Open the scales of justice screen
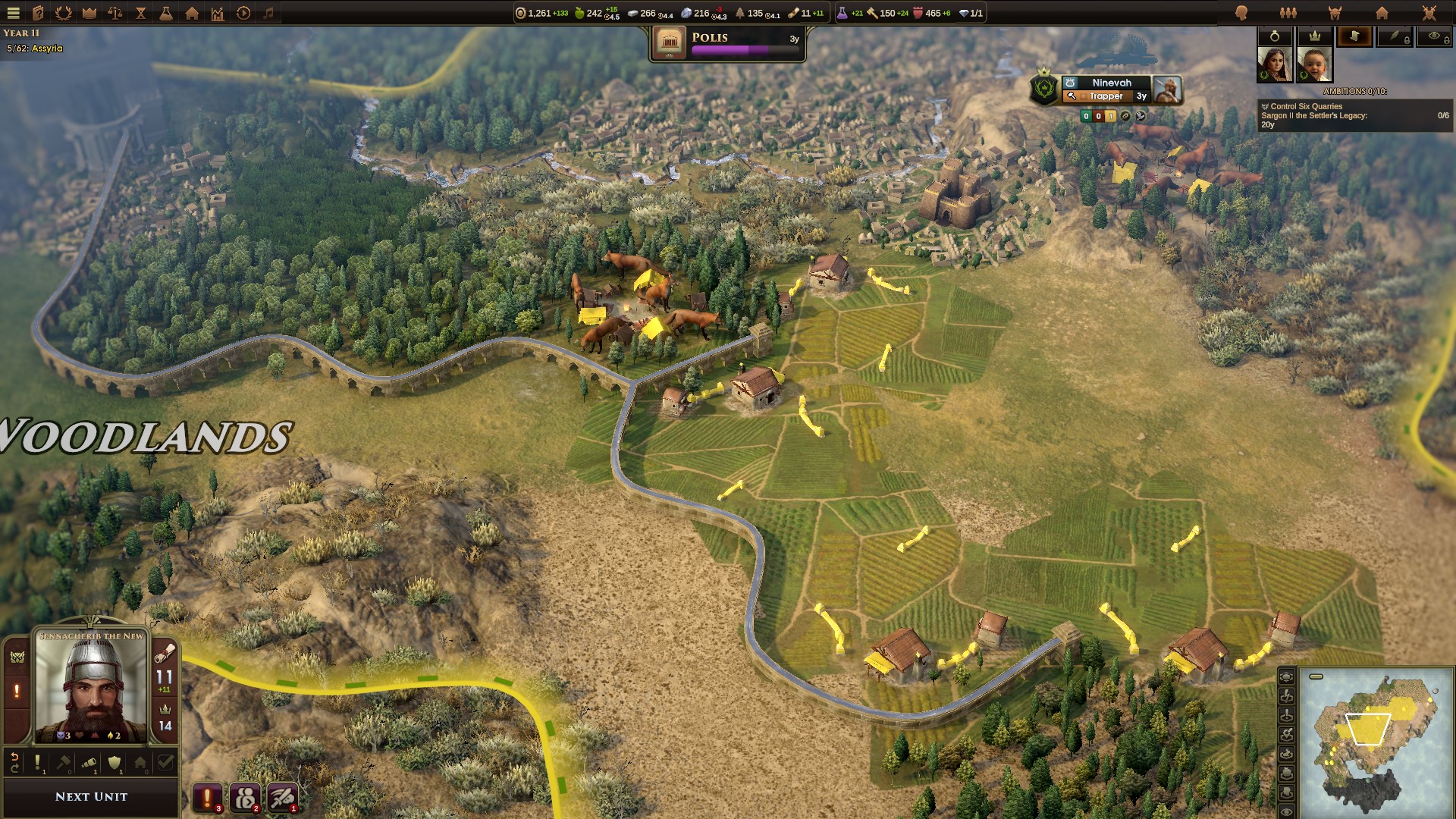Image resolution: width=1456 pixels, height=819 pixels. pos(115,13)
